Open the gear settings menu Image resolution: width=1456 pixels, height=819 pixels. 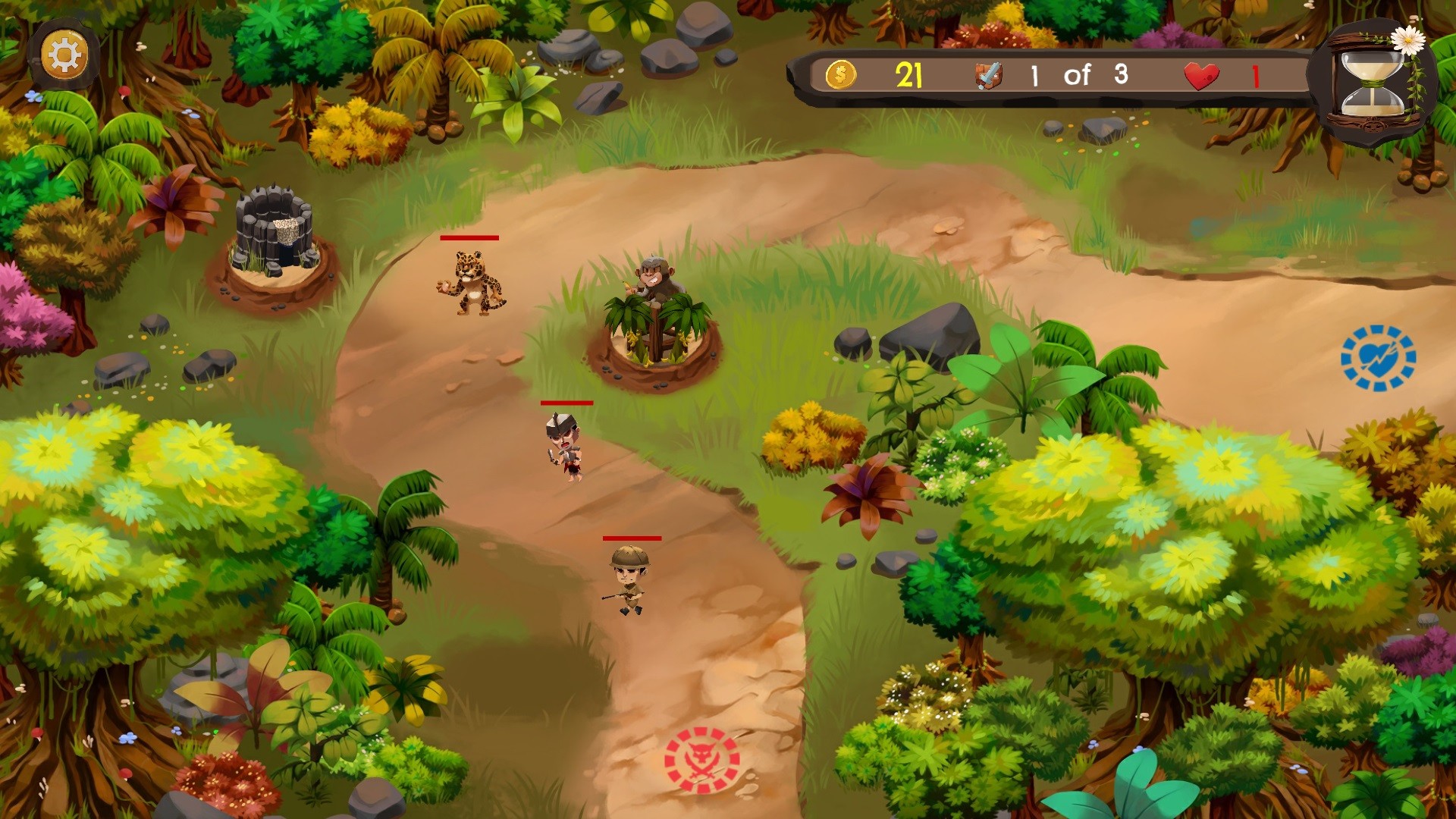point(64,55)
